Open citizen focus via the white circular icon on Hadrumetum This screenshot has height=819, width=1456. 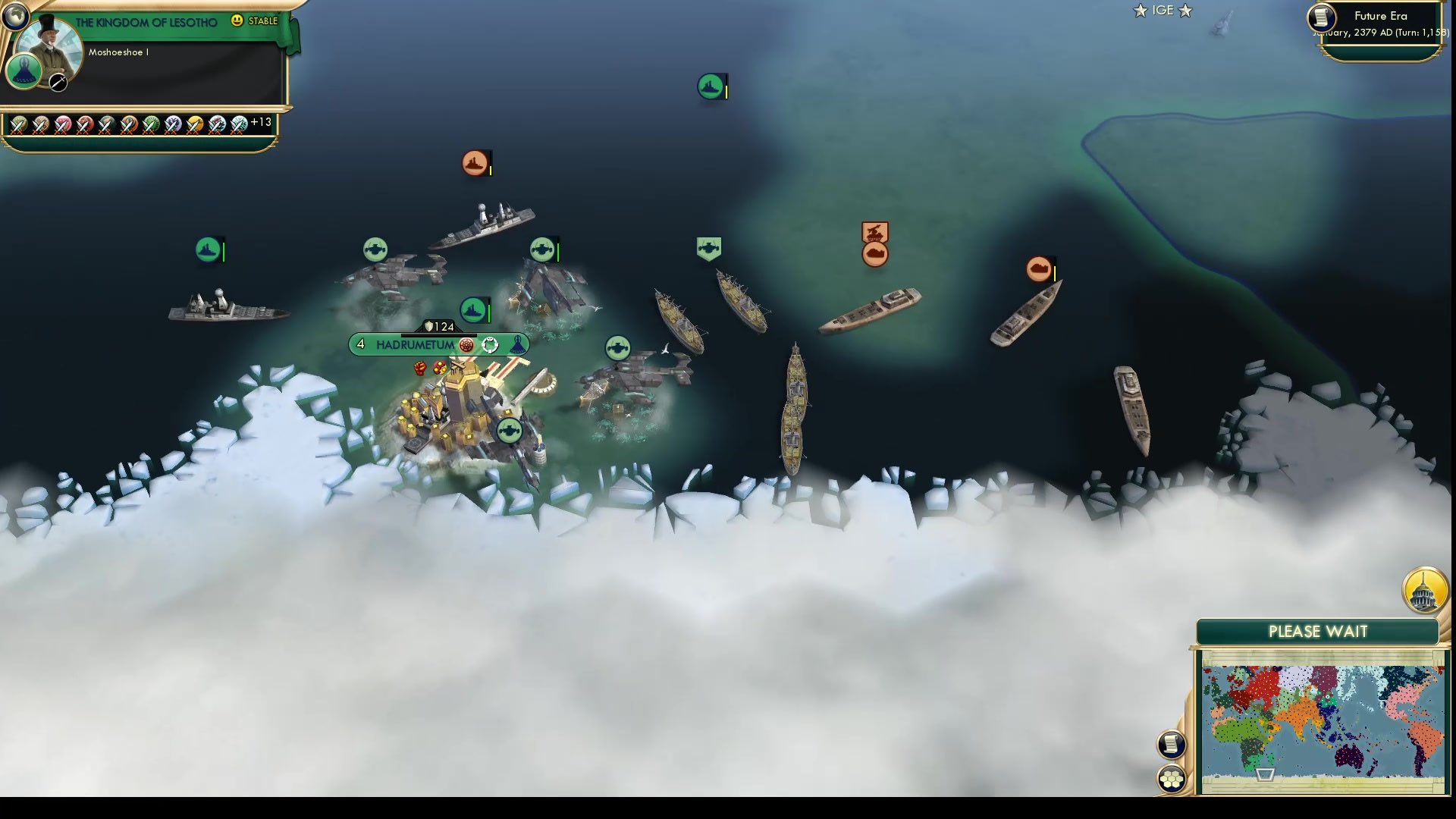click(491, 345)
